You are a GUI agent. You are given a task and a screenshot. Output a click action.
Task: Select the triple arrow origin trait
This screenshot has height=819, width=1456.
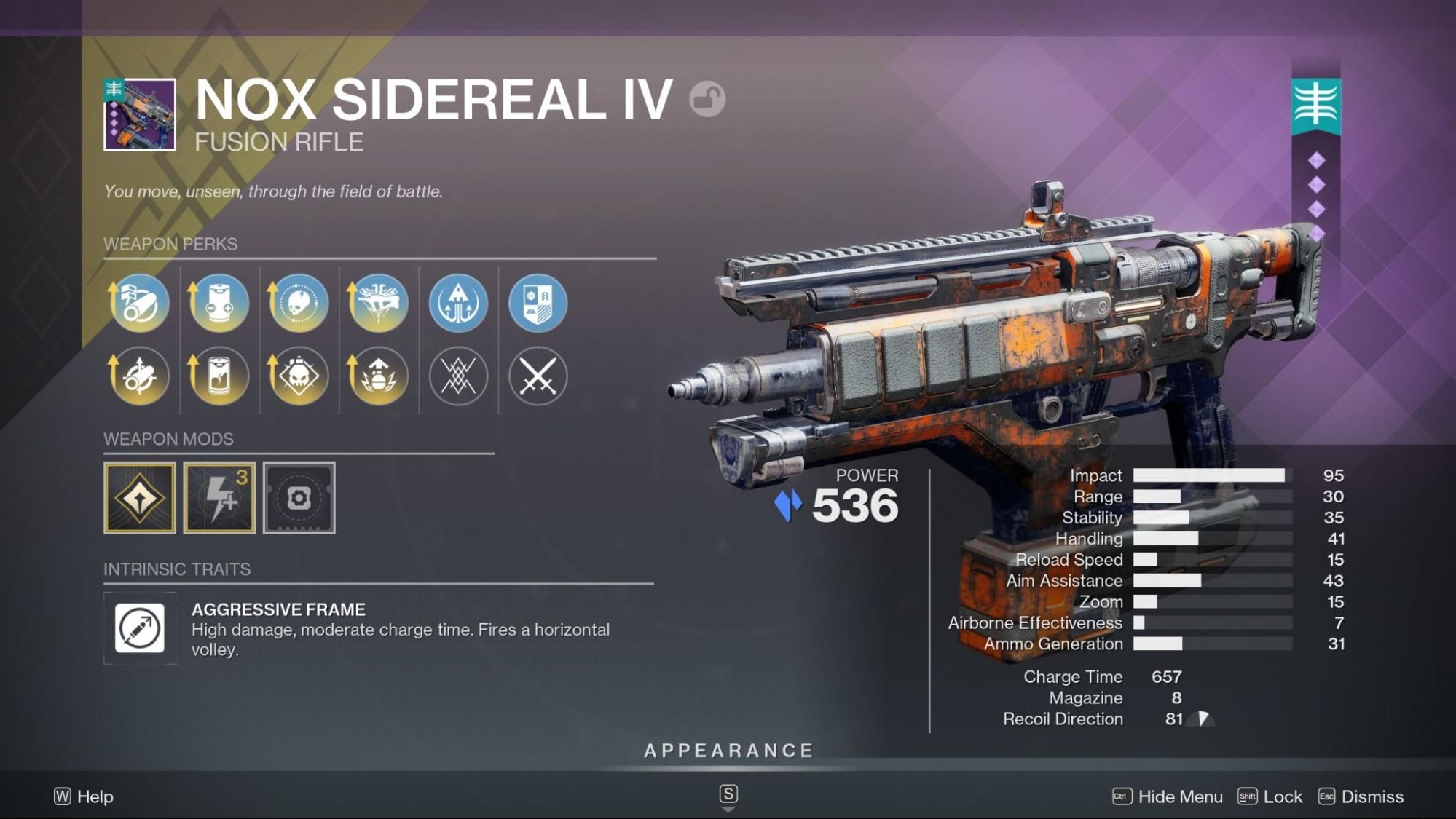click(x=458, y=303)
